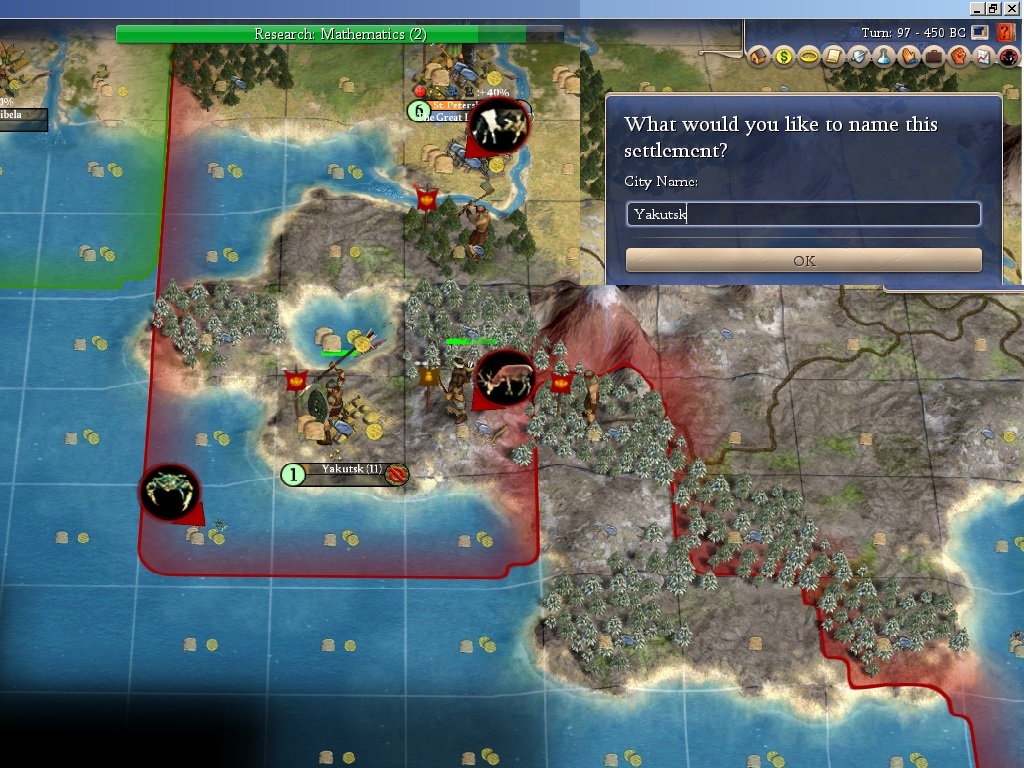Screen dimensions: 1024x768
Task: Open the religion advisor praying hands icon
Action: [909, 57]
